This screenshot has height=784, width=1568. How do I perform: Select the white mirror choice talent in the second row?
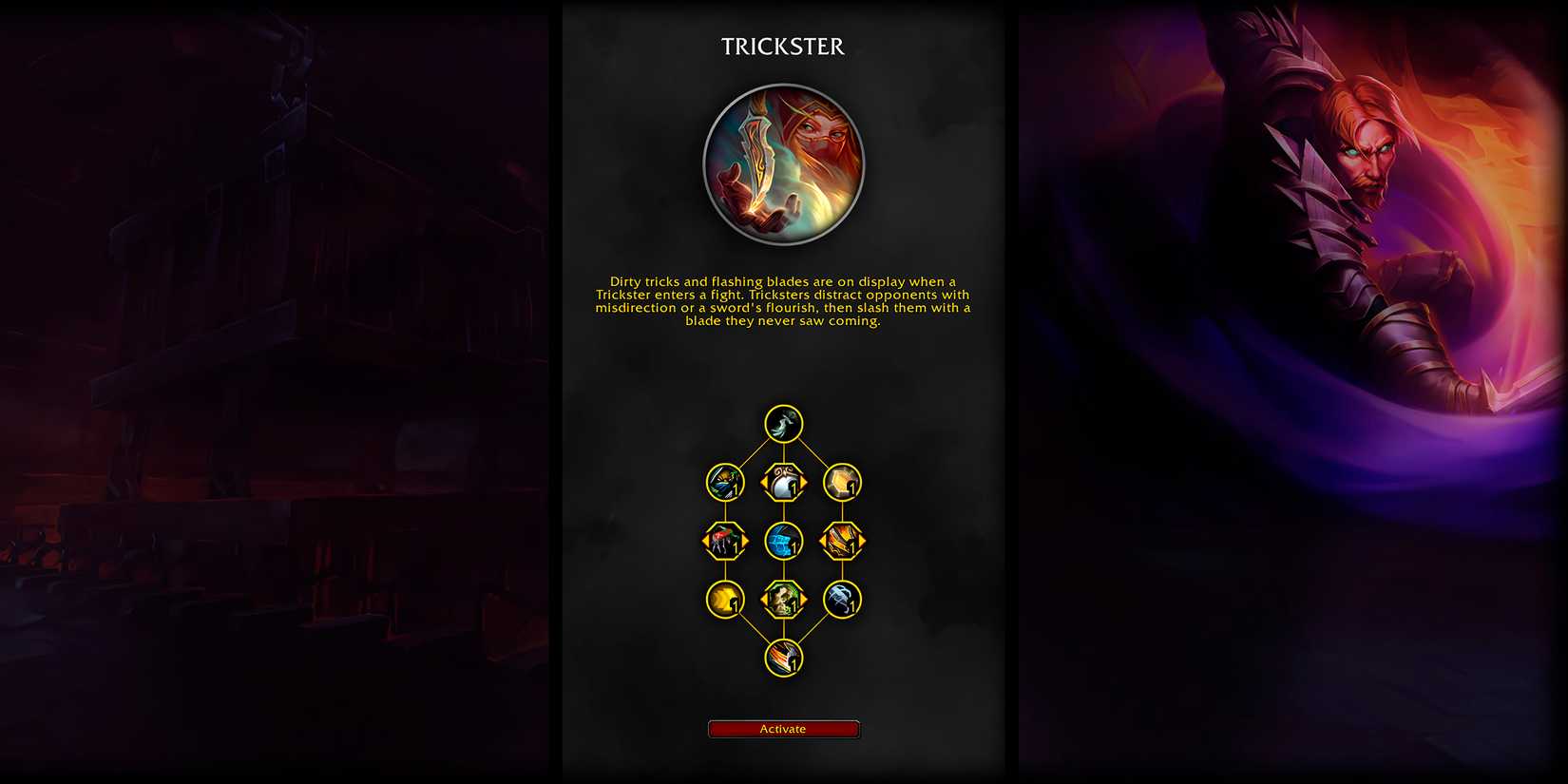tap(782, 483)
